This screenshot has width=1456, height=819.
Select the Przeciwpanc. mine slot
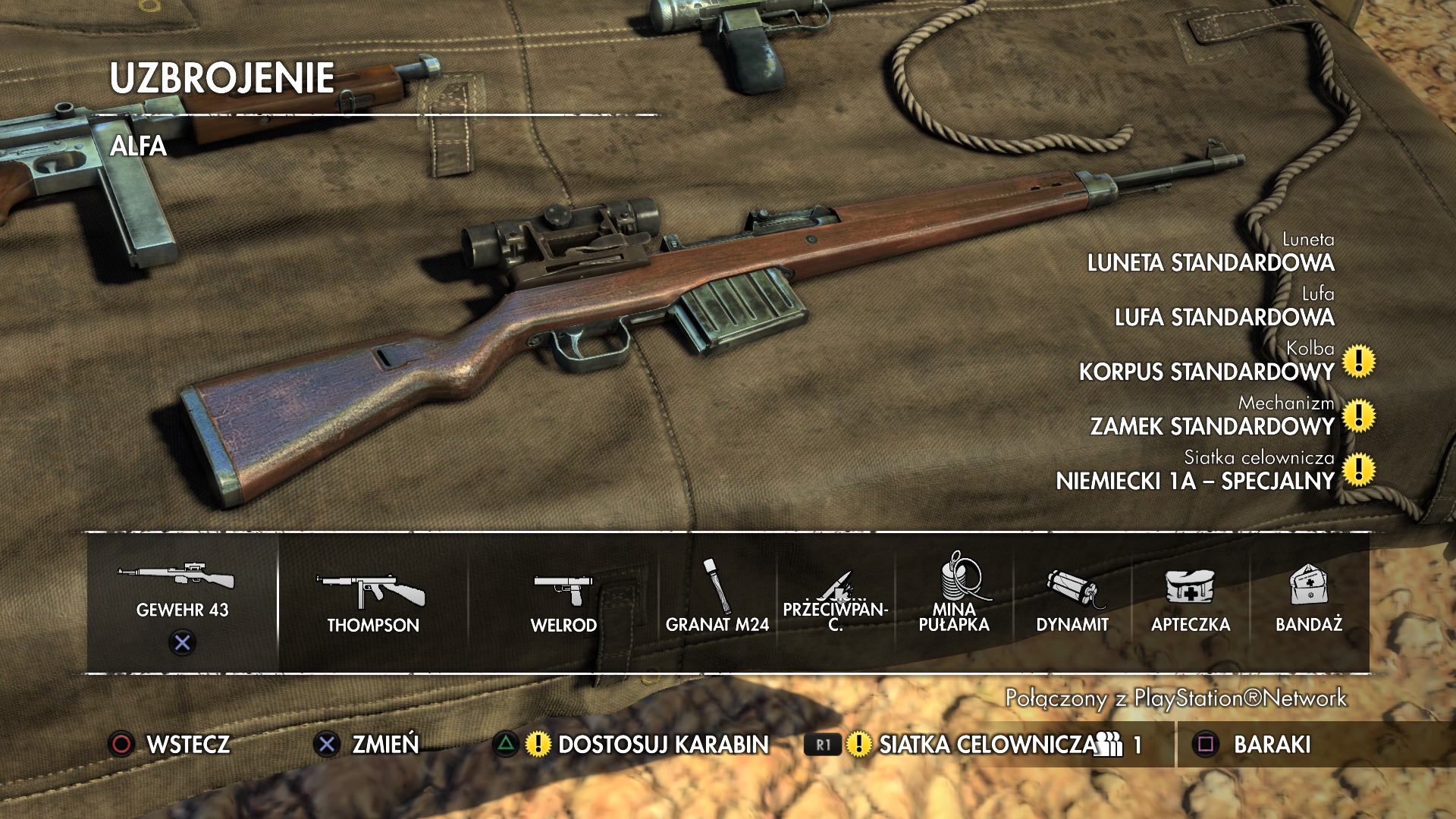coord(835,603)
